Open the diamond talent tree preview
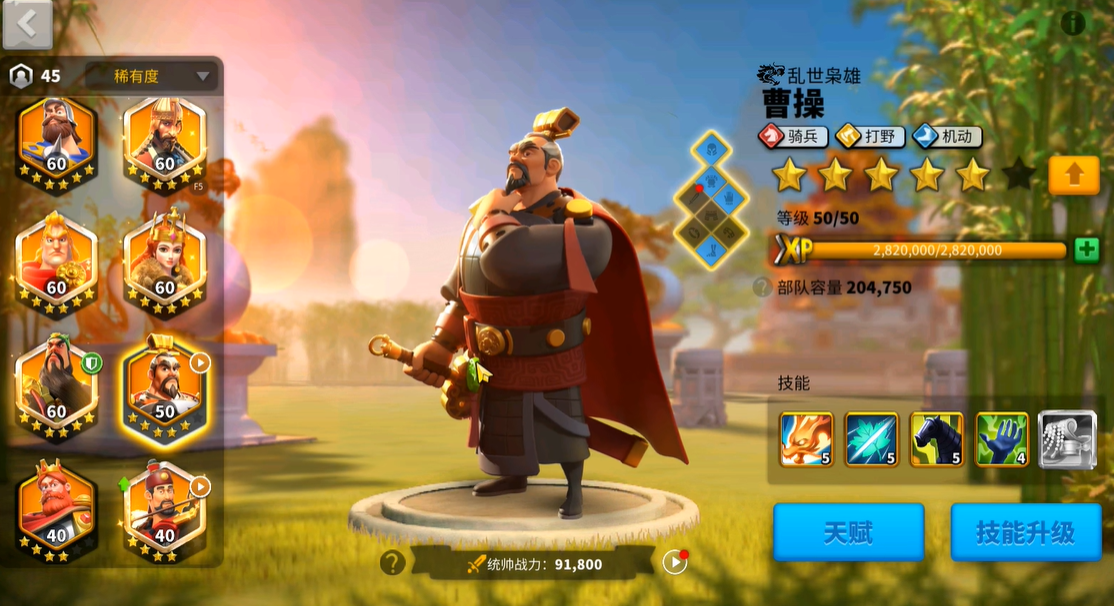 [x=711, y=200]
